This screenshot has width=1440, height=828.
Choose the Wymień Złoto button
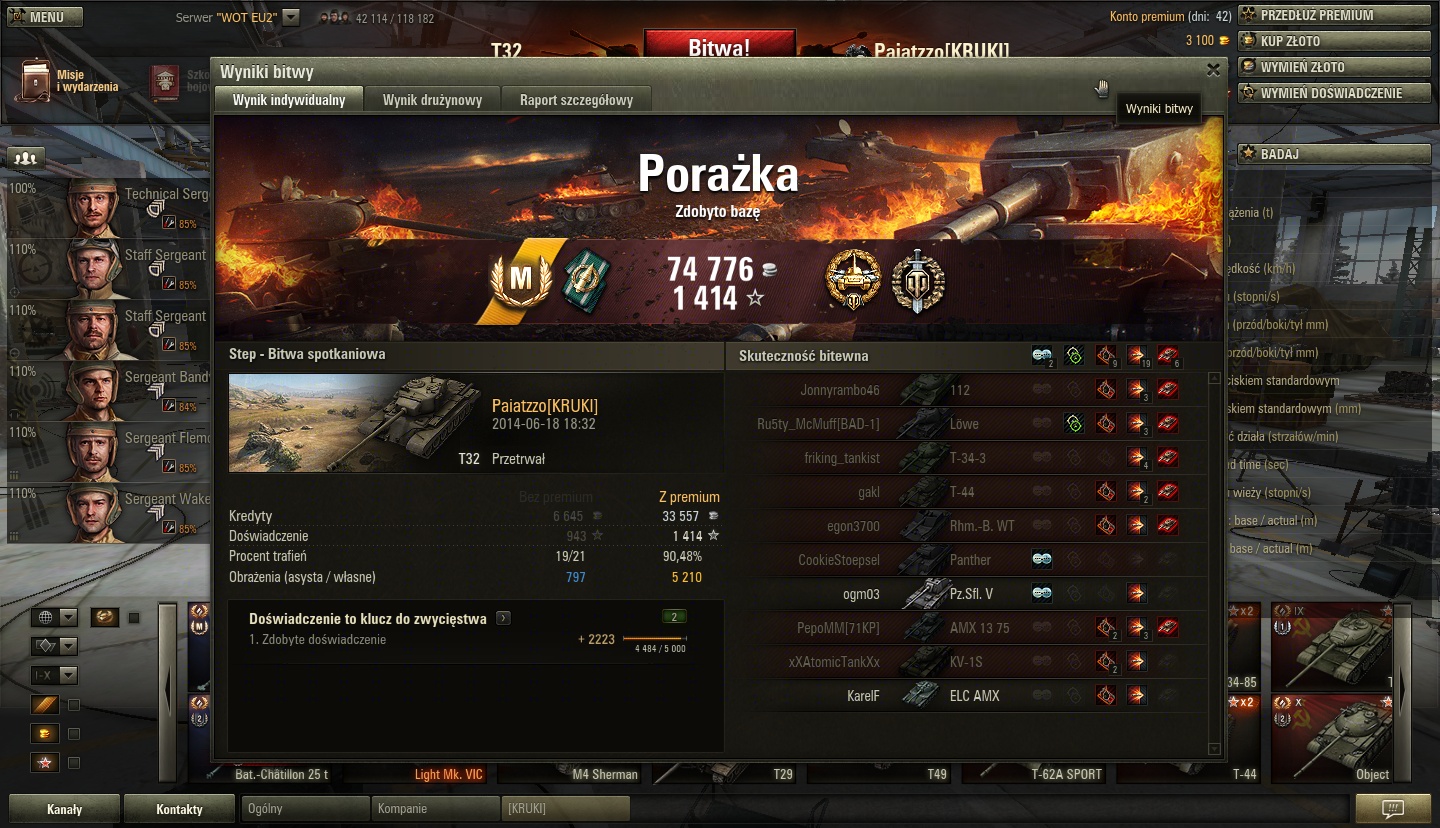pyautogui.click(x=1334, y=67)
